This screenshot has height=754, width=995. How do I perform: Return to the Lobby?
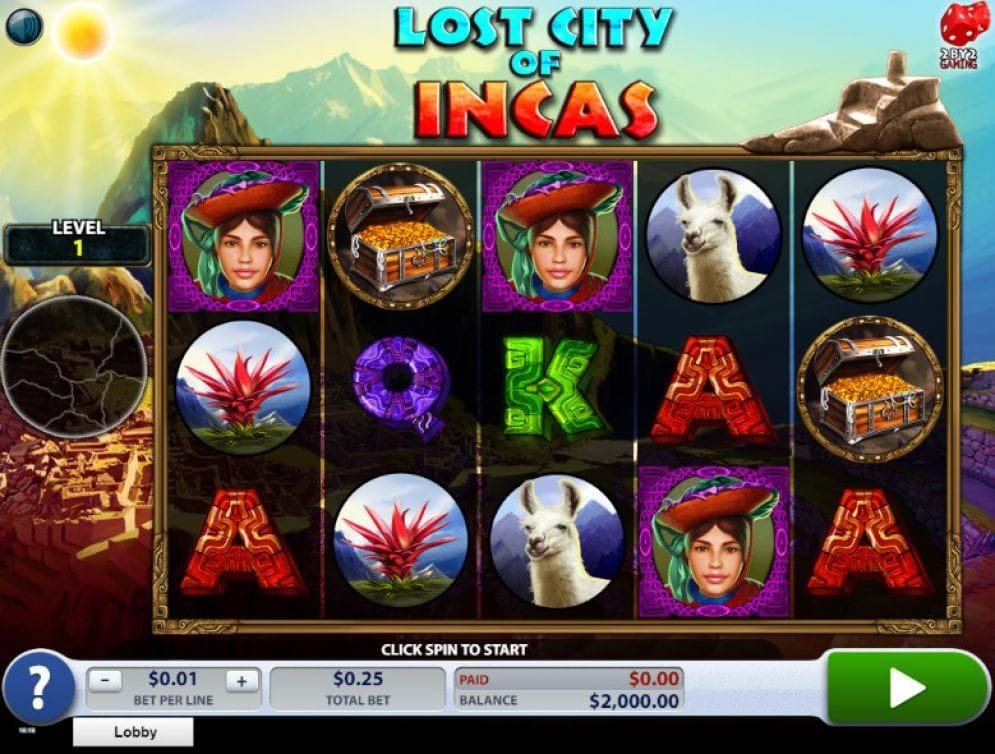[134, 732]
